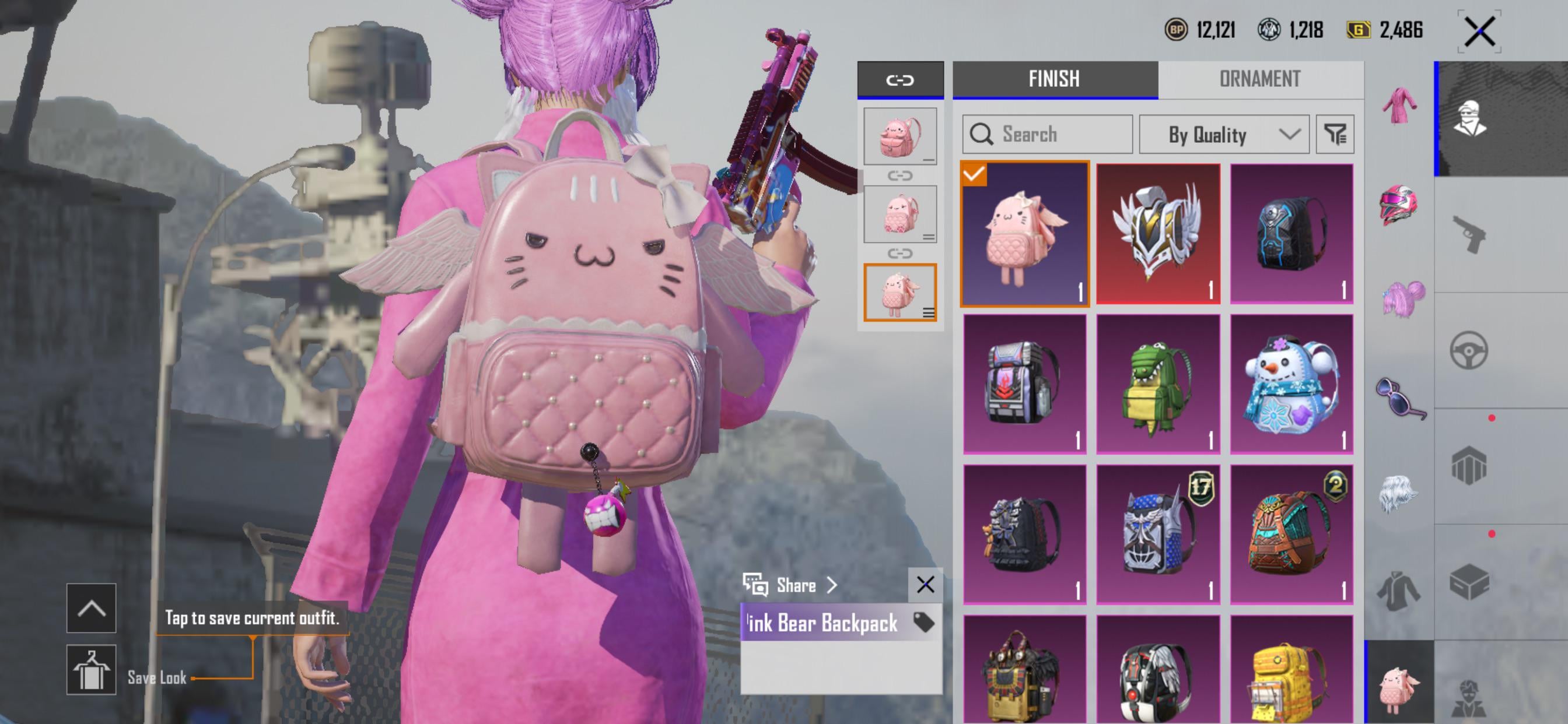Switch to the Ornament tab
1568x724 pixels.
coord(1260,79)
